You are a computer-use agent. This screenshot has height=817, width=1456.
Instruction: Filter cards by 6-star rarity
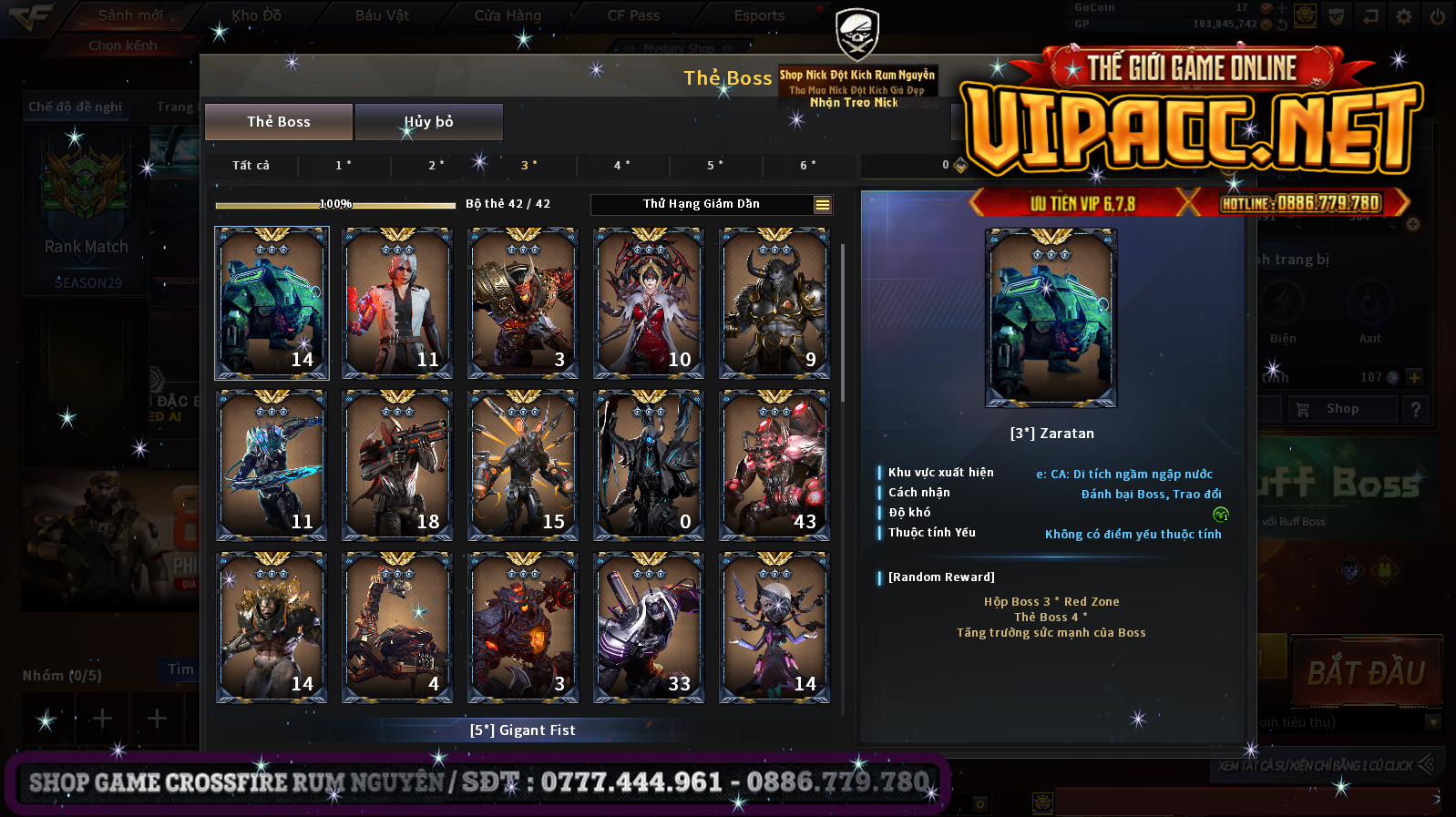808,165
